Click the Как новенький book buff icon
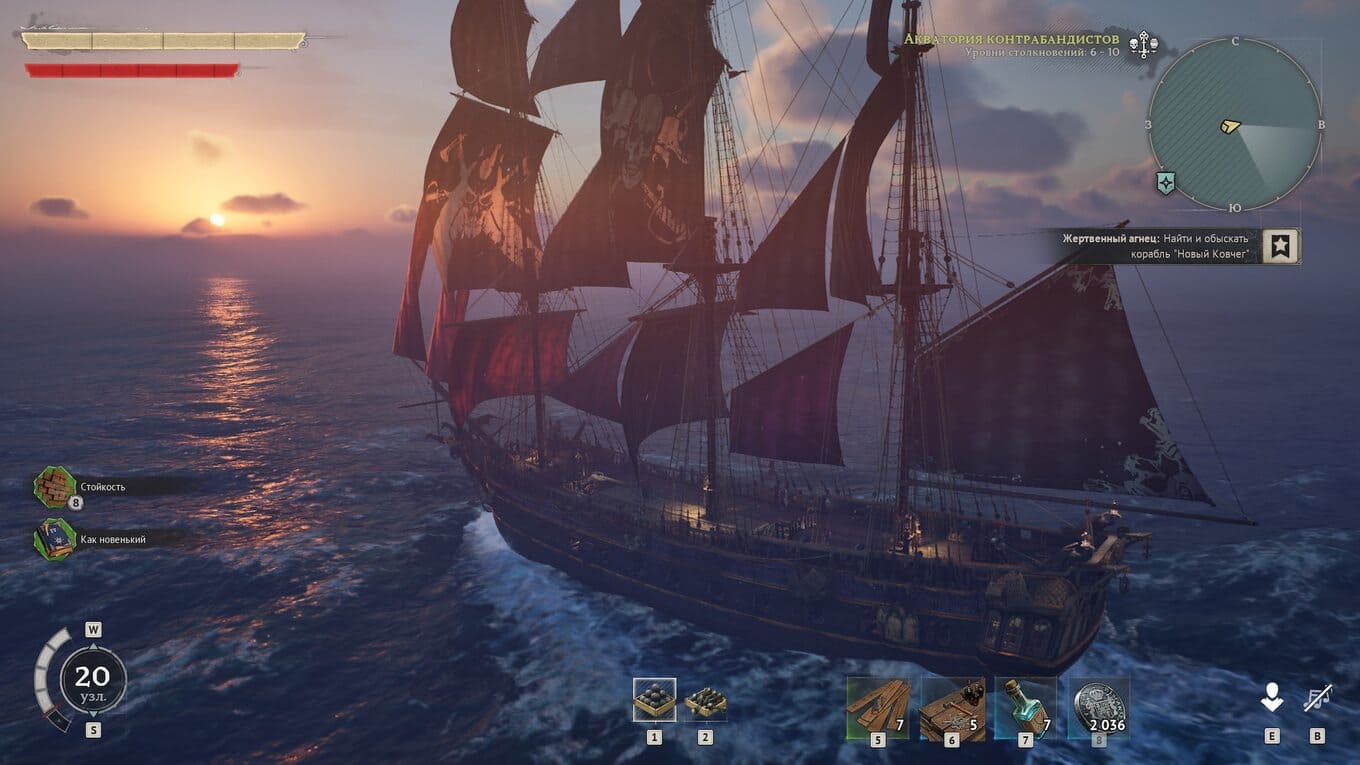This screenshot has width=1360, height=765. (55, 539)
